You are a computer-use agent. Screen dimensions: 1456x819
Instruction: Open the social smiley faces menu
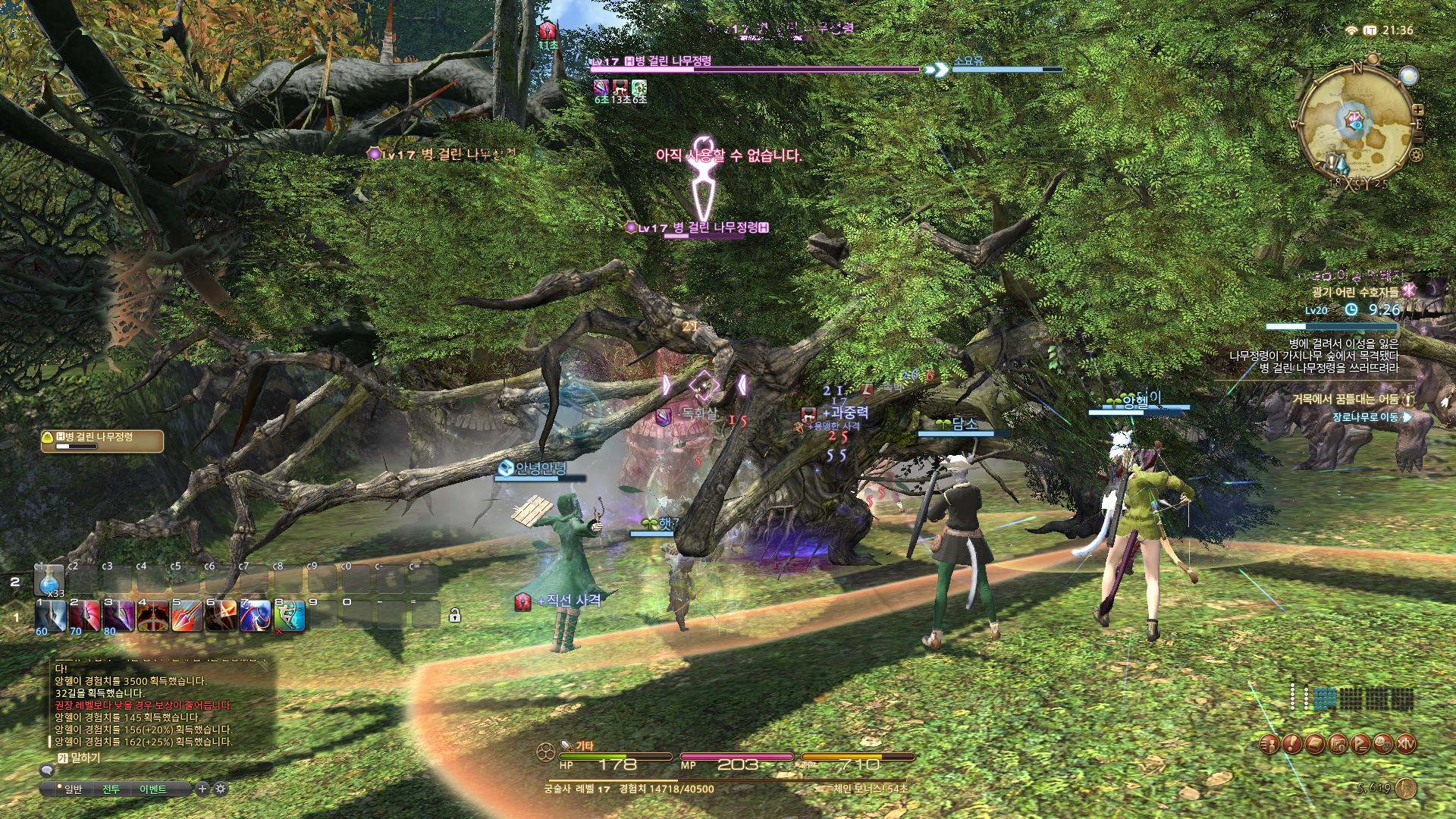pyautogui.click(x=1384, y=743)
